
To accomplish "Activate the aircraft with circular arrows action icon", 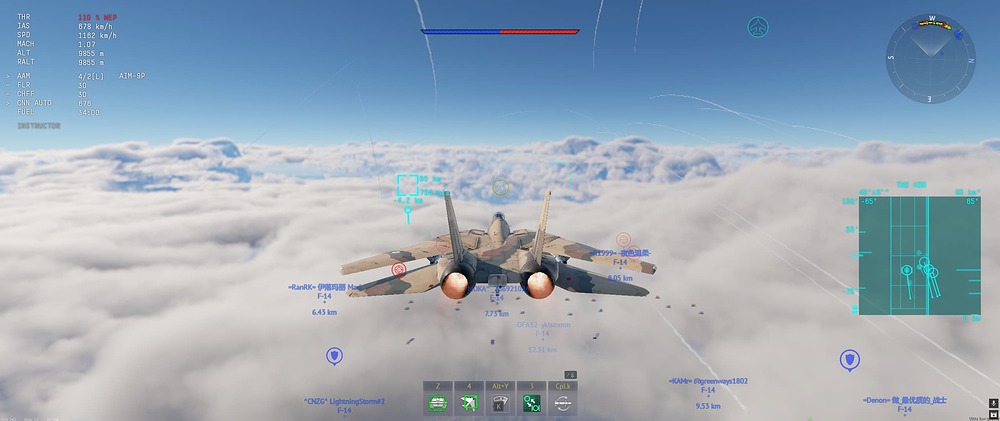I will (563, 403).
